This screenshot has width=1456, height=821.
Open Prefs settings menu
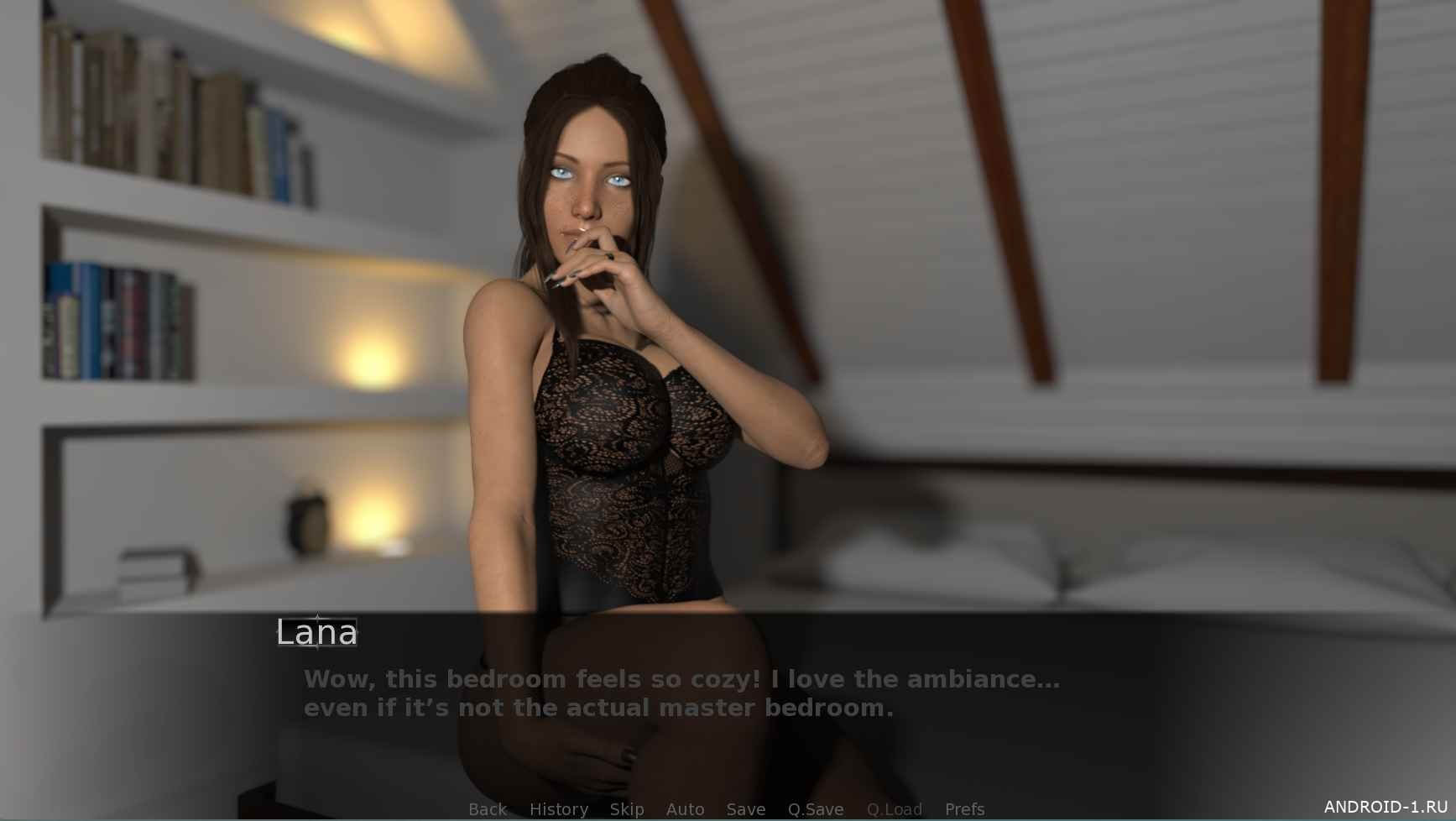pyautogui.click(x=964, y=809)
